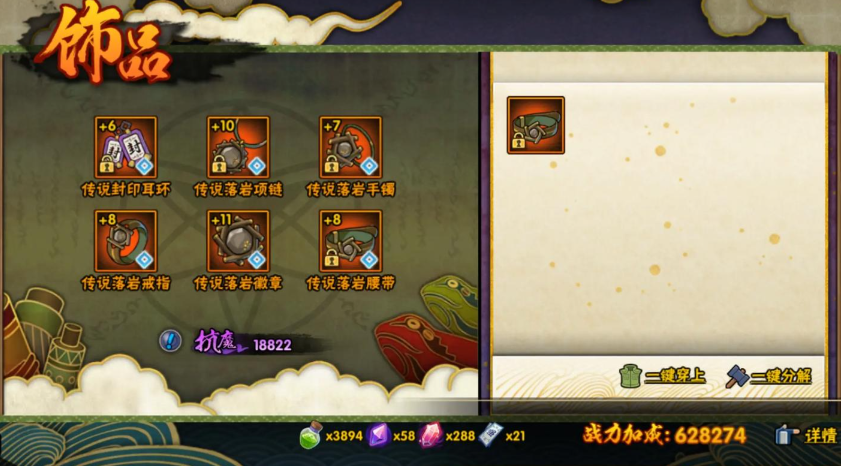Screen dimensions: 841x466
Task: Select the 传说落岩项链 necklace slot
Action: click(x=238, y=147)
